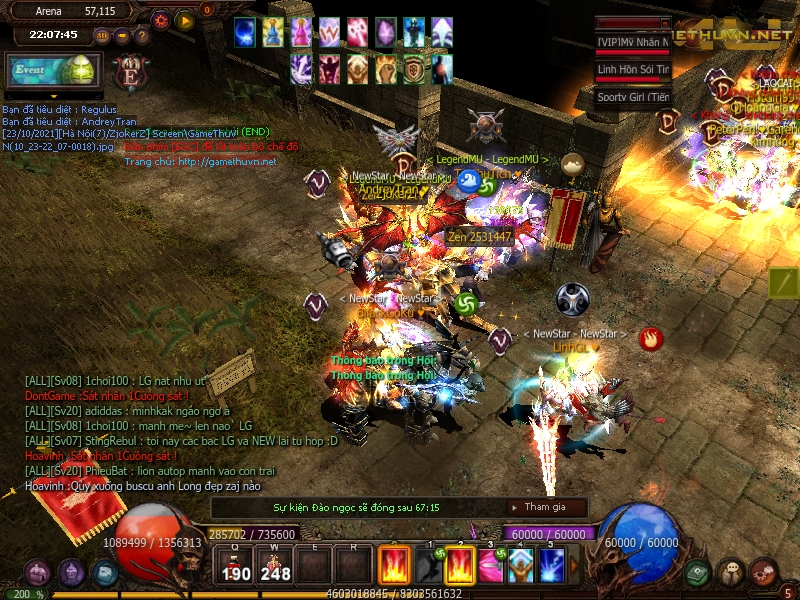This screenshot has height=600, width=800.
Task: Use the Q slot red potion
Action: [236, 566]
